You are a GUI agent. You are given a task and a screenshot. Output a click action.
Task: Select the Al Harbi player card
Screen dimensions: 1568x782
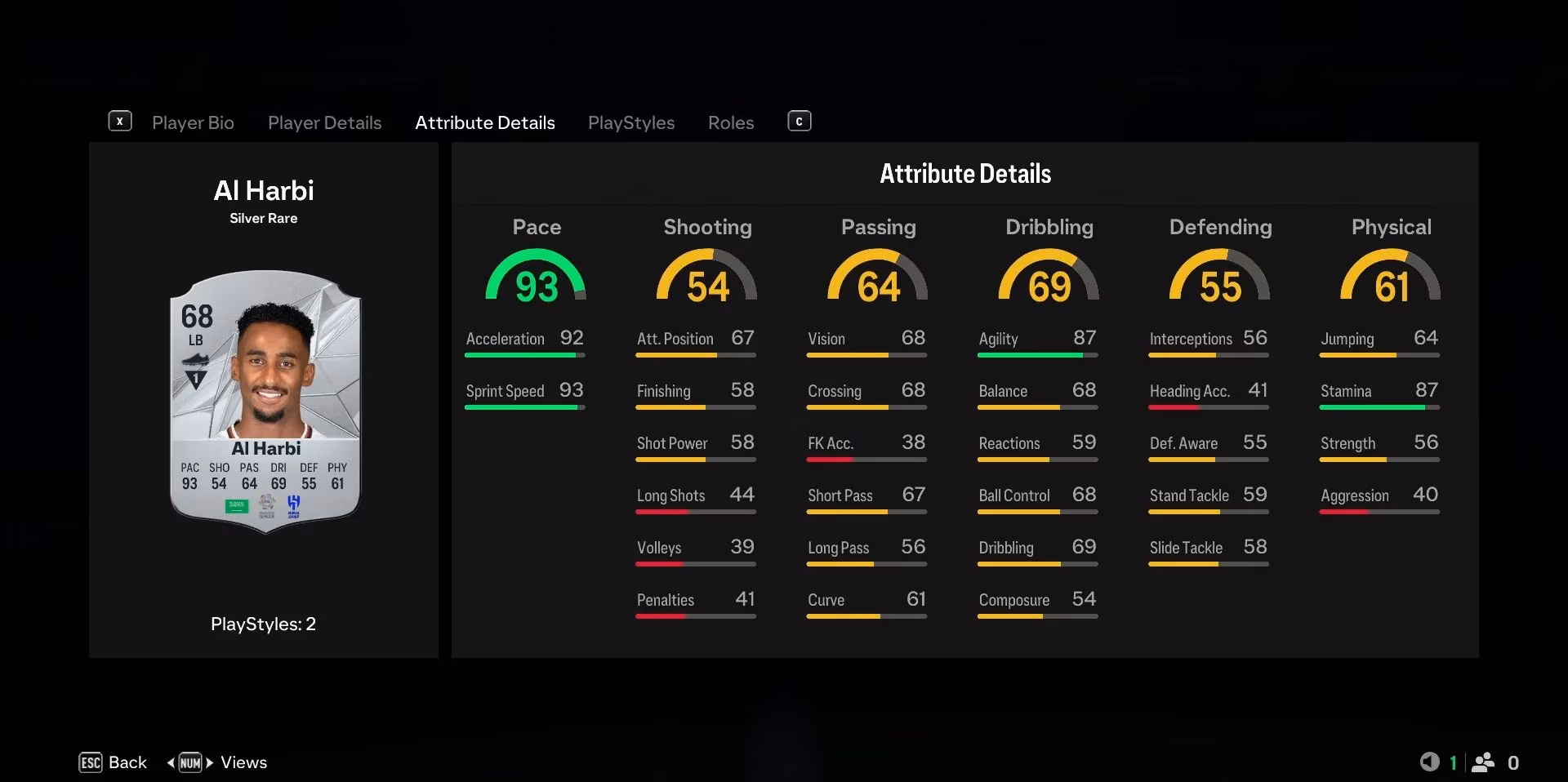(263, 400)
